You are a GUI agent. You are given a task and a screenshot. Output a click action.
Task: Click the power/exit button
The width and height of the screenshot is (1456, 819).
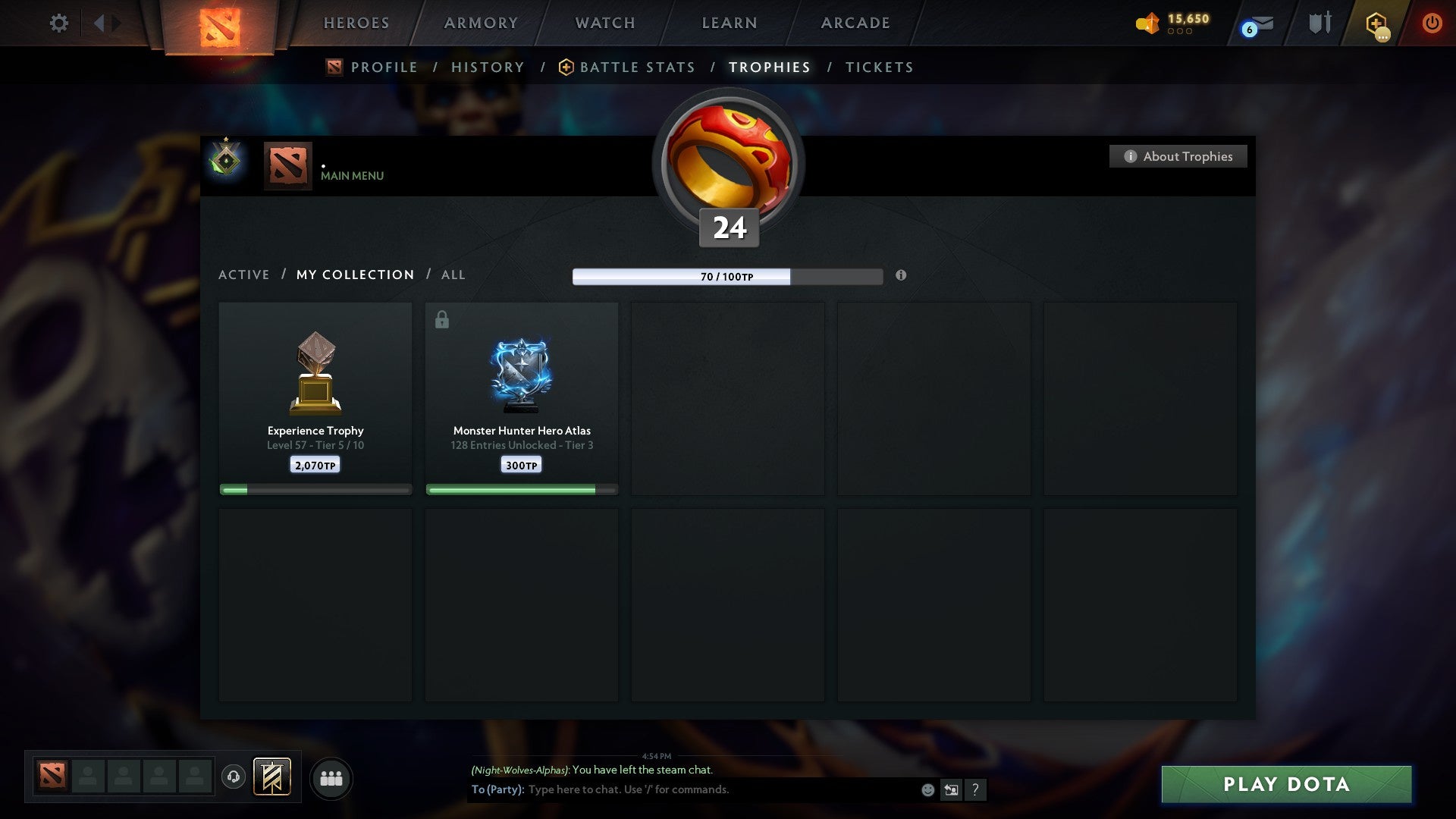1432,23
